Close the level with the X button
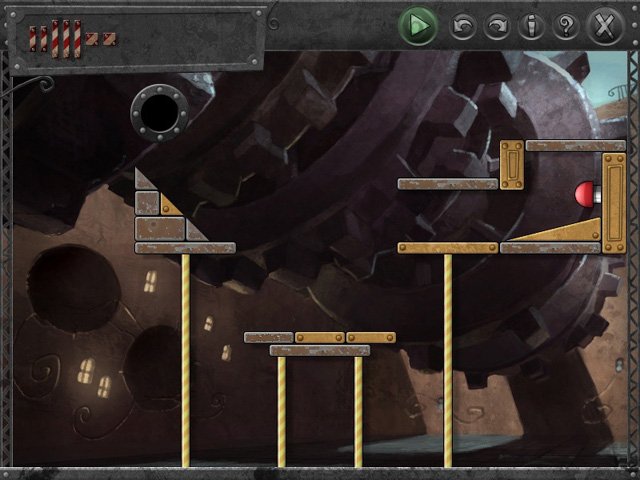 click(604, 25)
